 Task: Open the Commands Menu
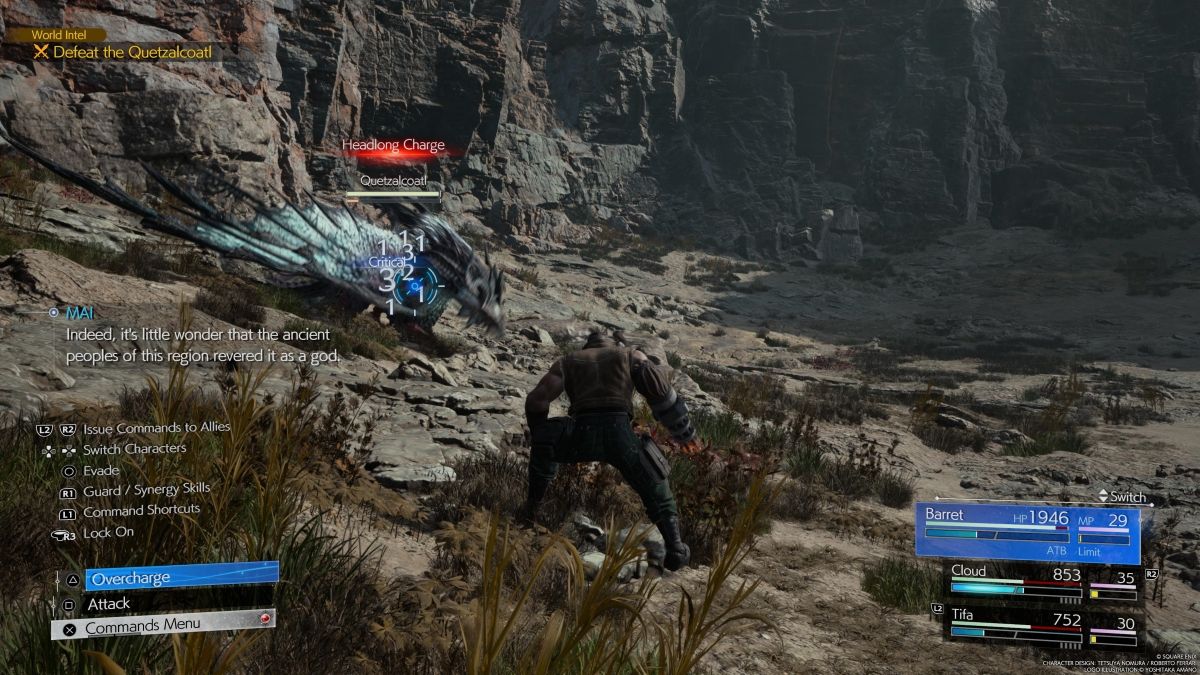tap(165, 626)
